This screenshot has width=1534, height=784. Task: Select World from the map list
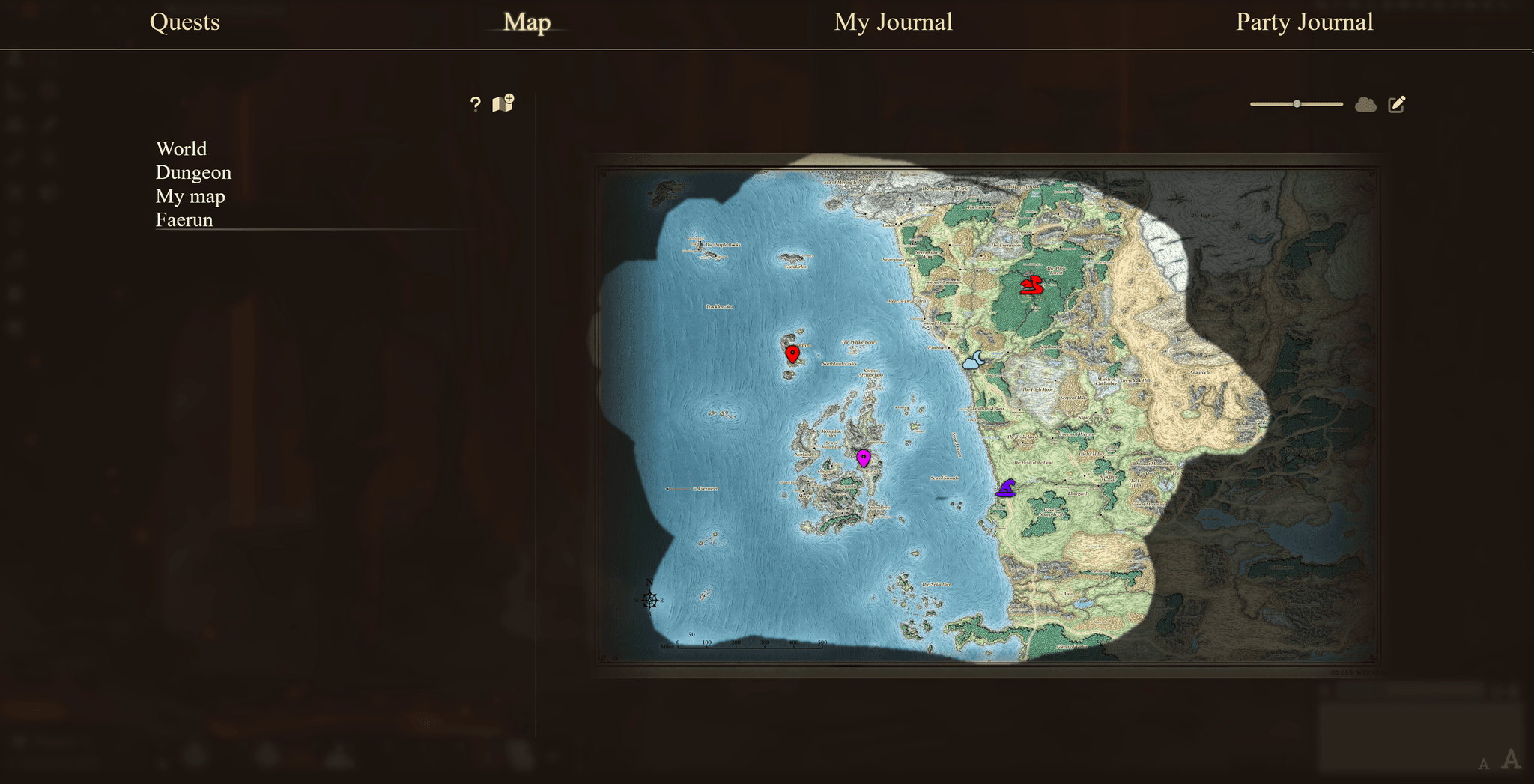181,148
